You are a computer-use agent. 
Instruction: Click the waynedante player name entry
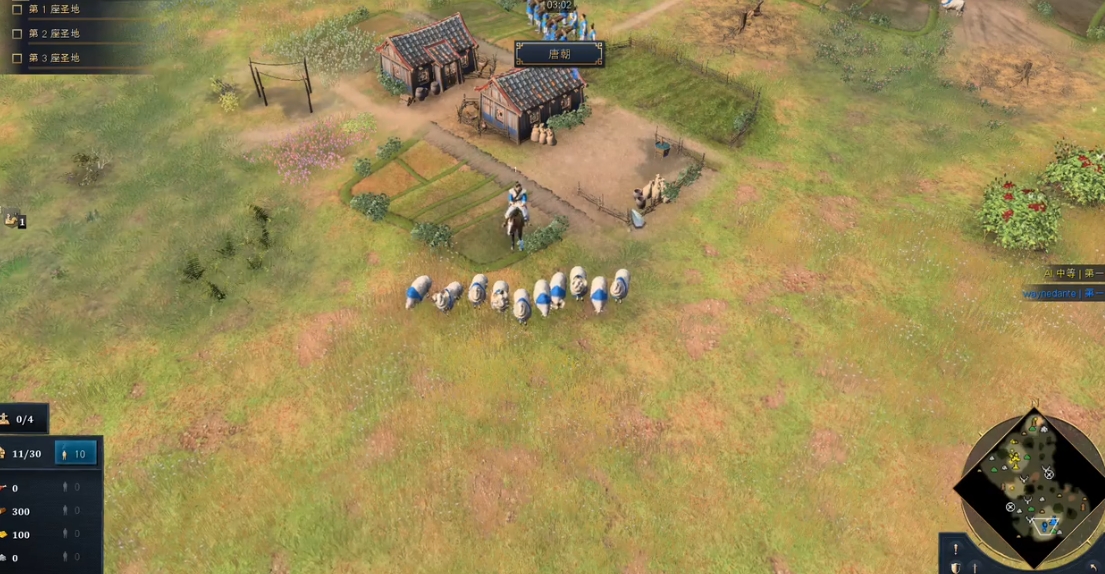pyautogui.click(x=1062, y=294)
